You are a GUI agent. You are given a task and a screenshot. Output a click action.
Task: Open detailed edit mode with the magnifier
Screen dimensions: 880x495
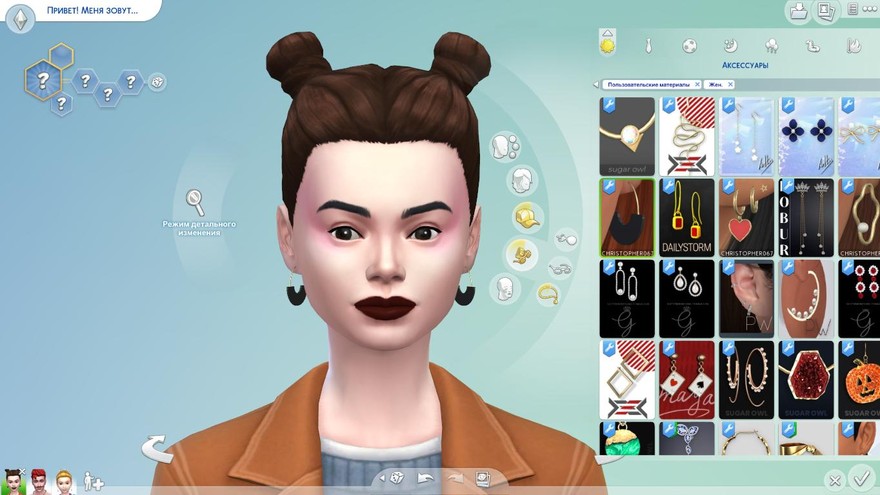point(195,202)
